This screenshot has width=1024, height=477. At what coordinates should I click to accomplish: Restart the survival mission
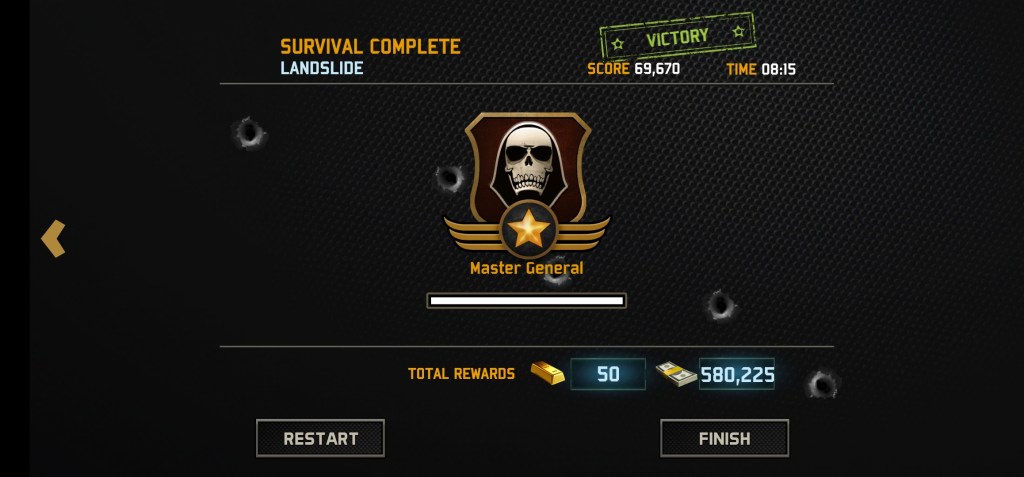[320, 438]
